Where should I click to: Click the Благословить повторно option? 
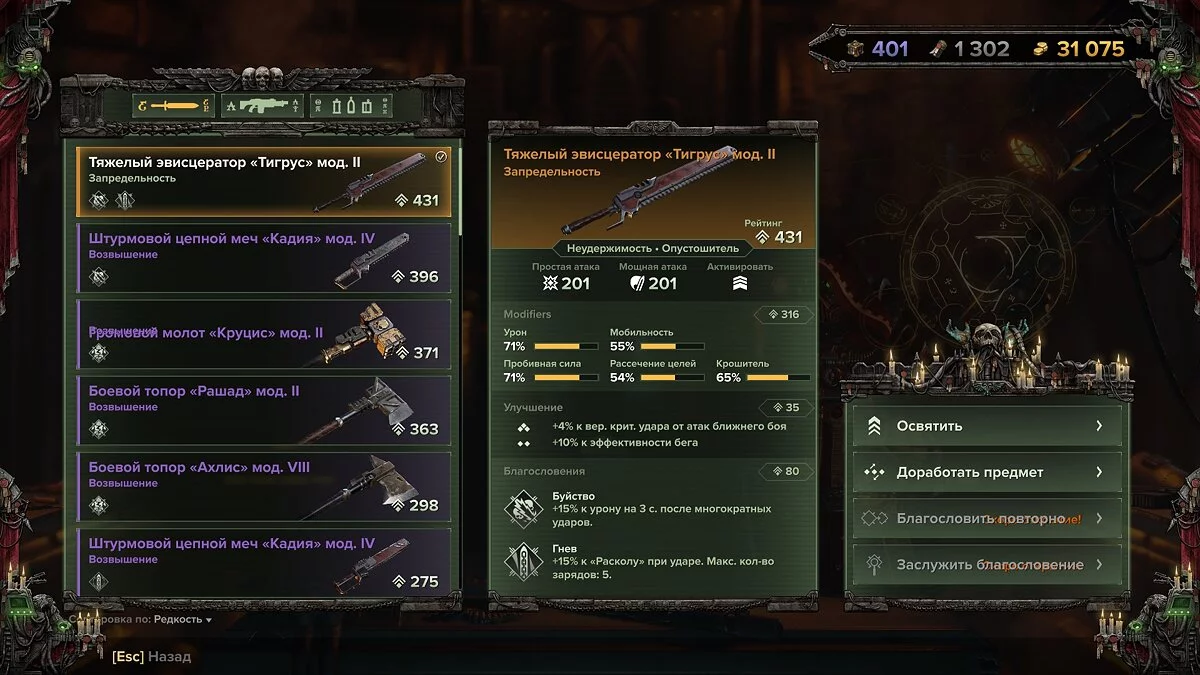(987, 518)
